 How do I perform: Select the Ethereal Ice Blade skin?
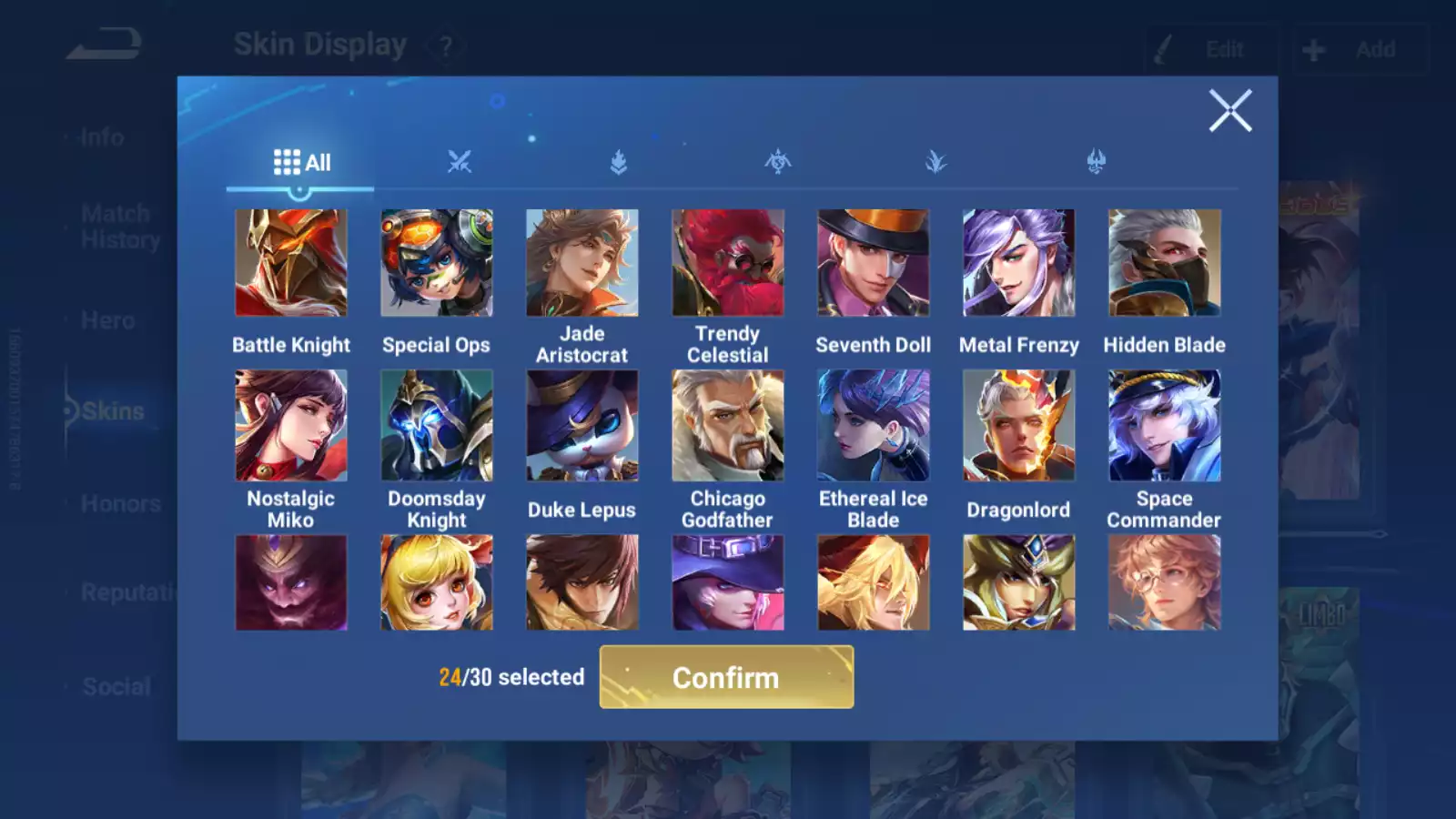[874, 425]
